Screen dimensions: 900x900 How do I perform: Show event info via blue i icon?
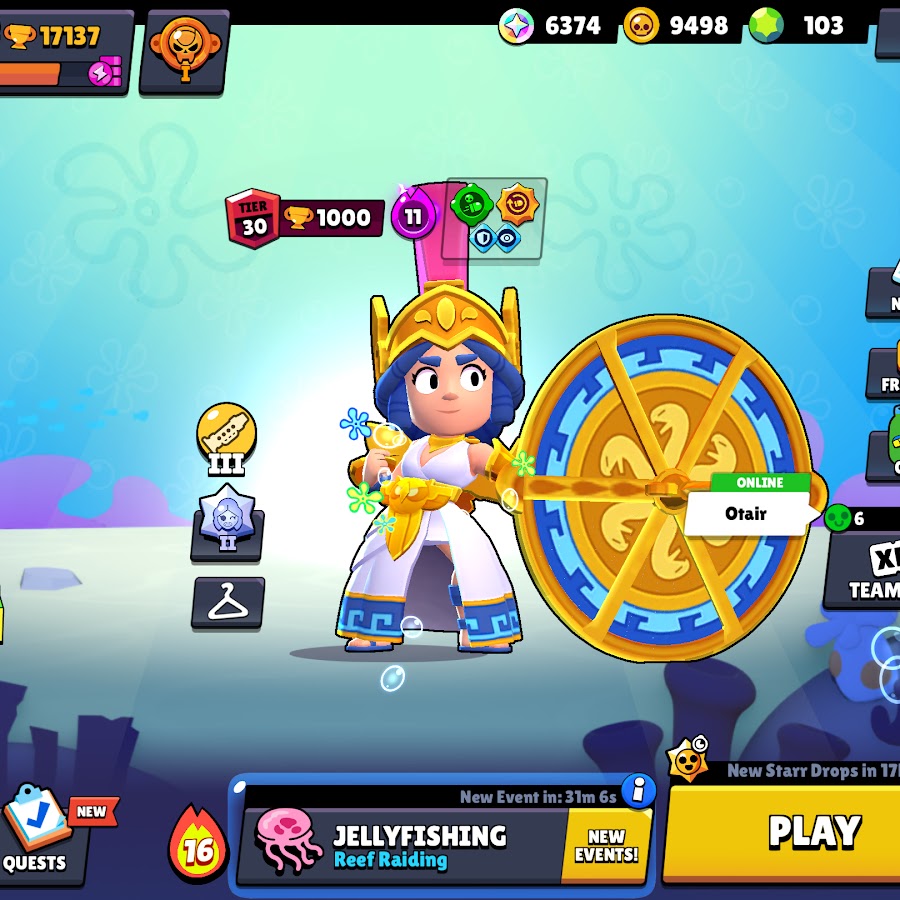pos(638,791)
